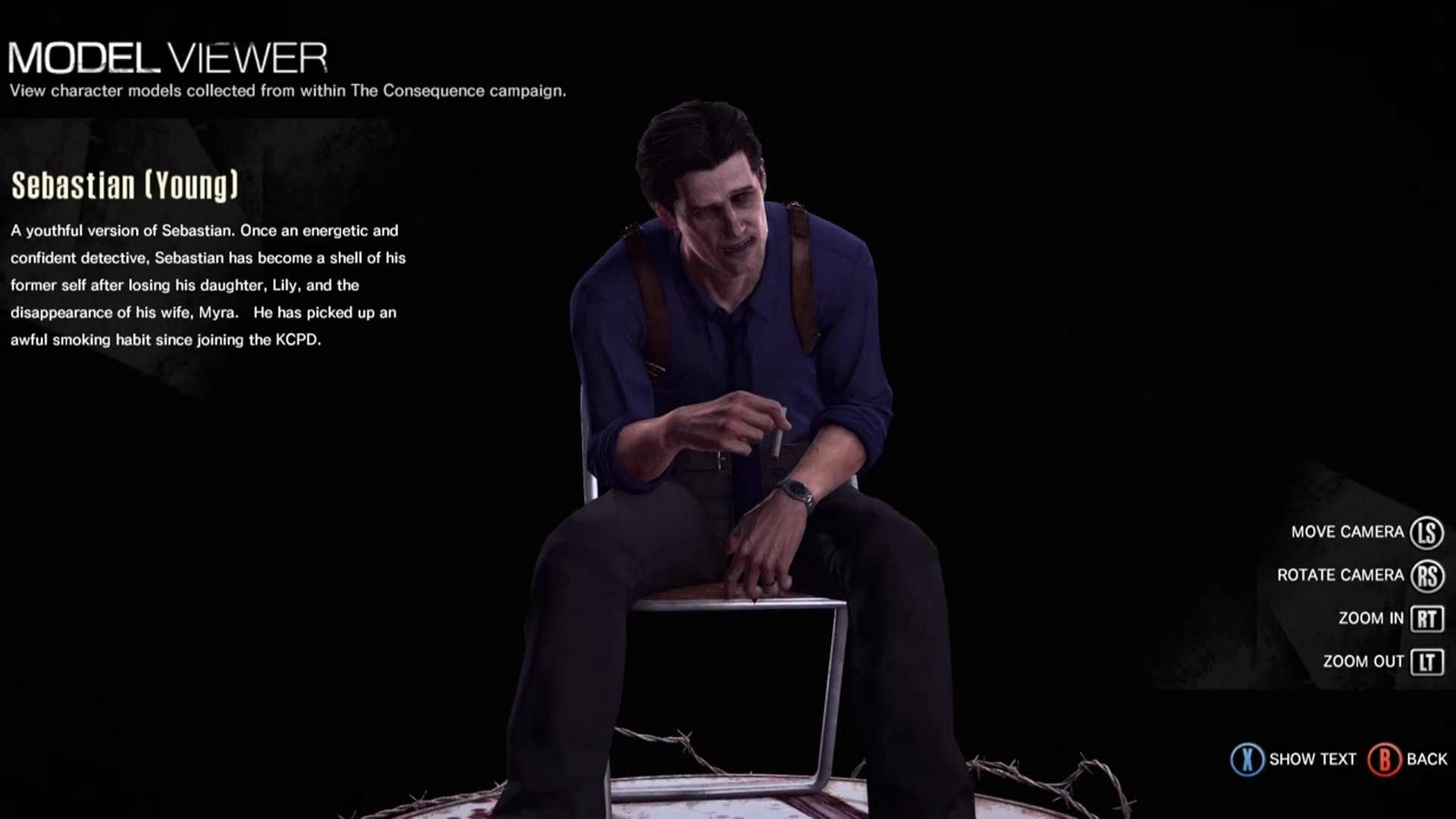
Task: Click the RS rotate camera icon
Action: (1425, 575)
